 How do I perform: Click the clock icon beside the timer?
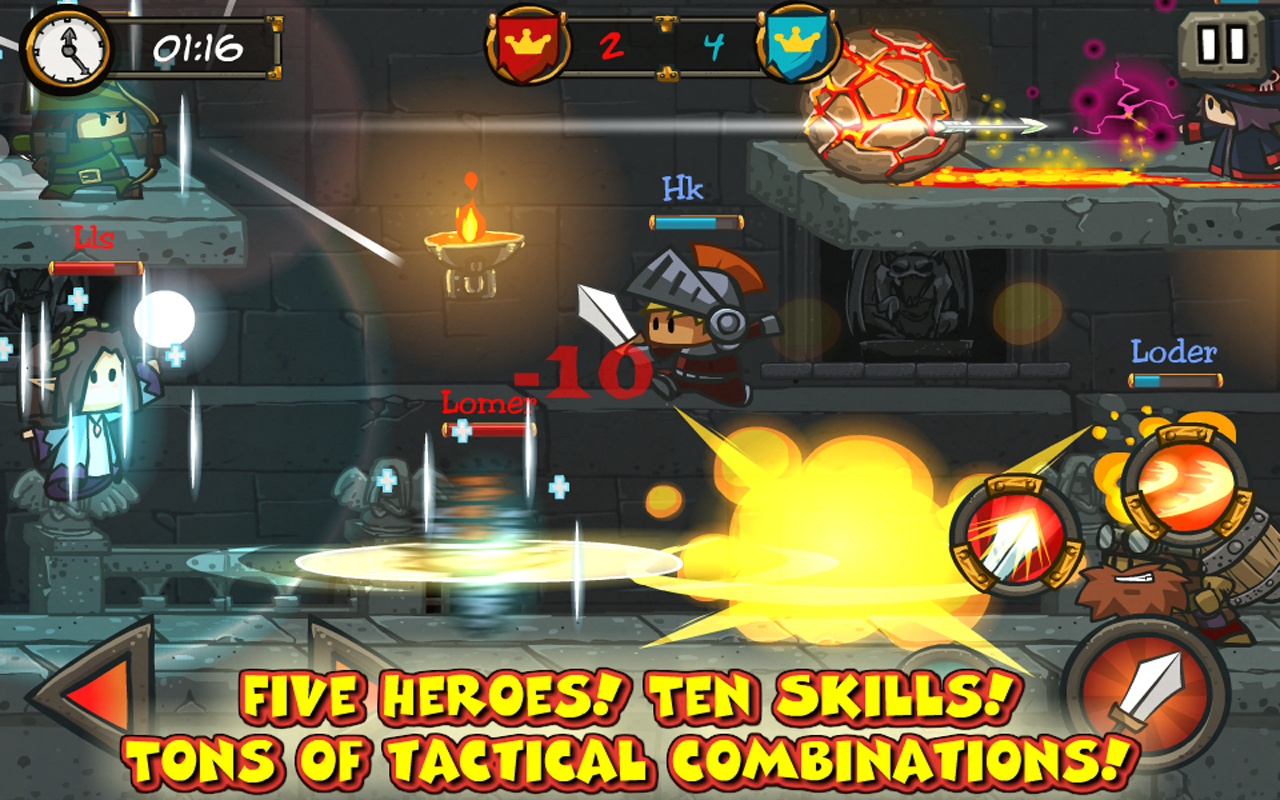[68, 47]
